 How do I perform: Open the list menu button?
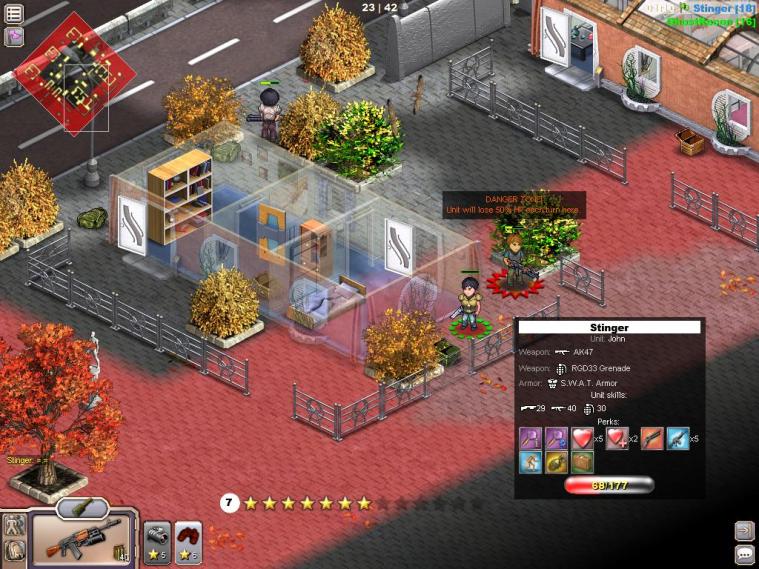click(14, 14)
